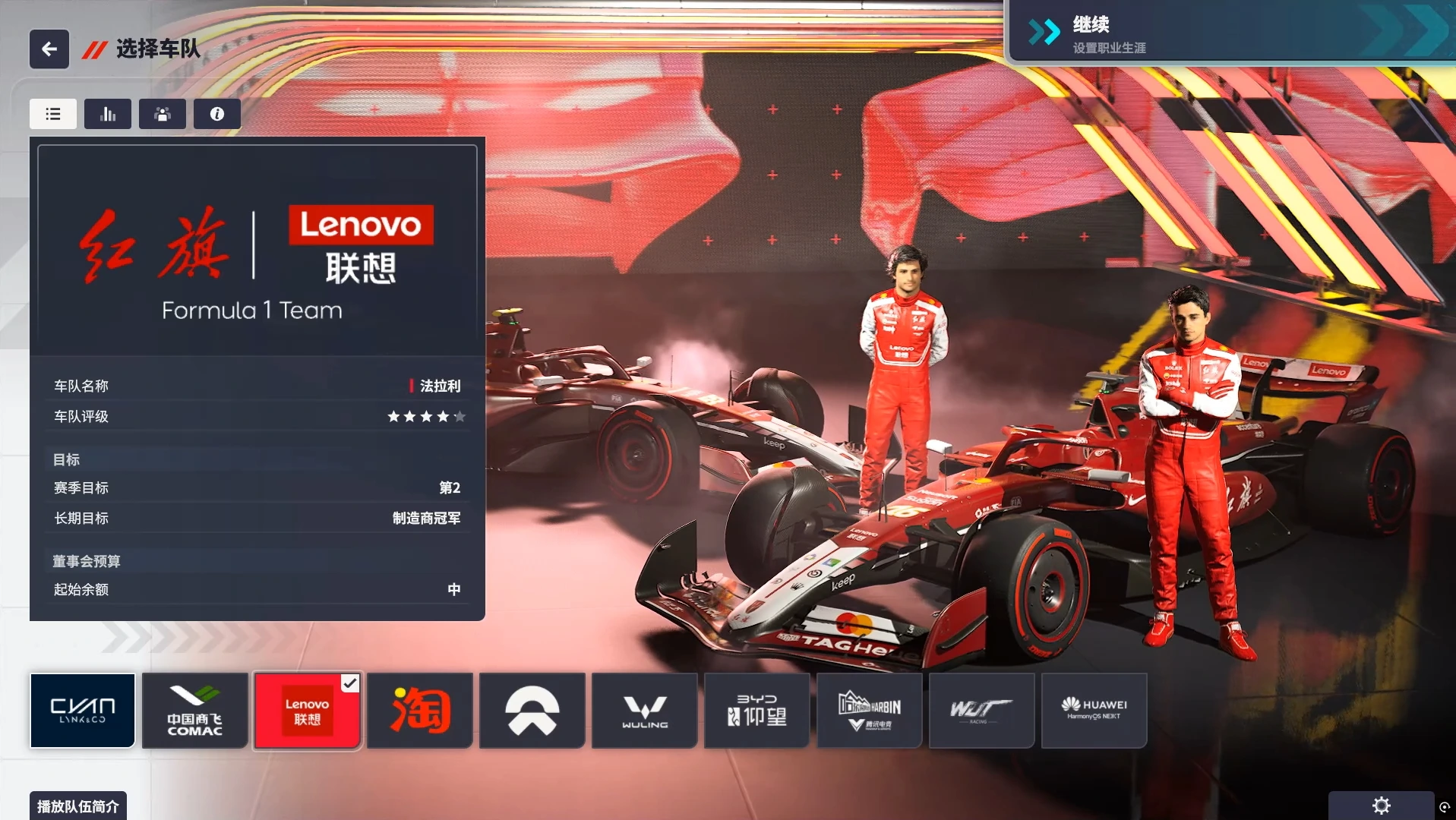The width and height of the screenshot is (1456, 820).
Task: Play the team intro with 播放队伍简介
Action: point(78,806)
